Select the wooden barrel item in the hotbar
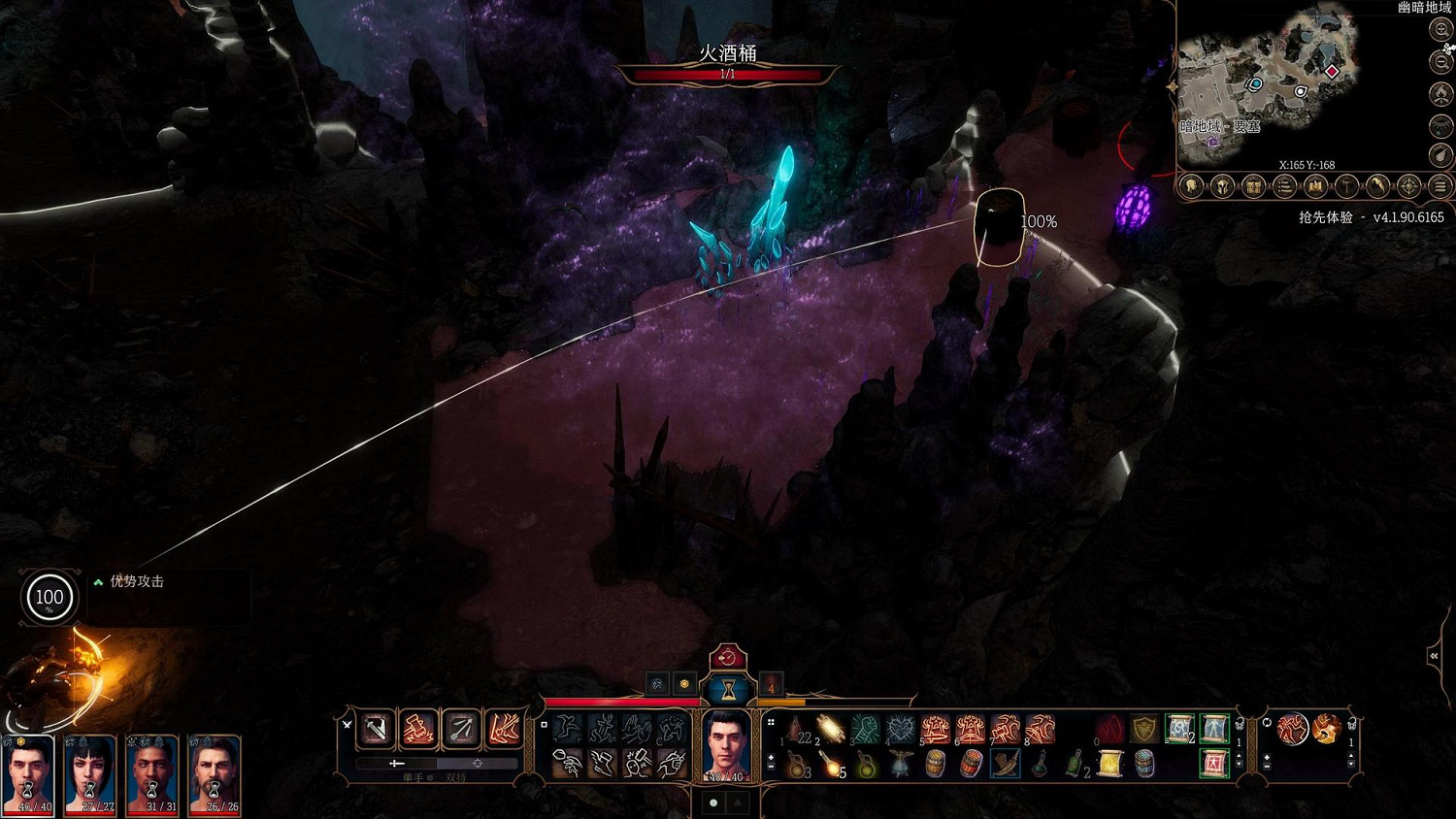The image size is (1456, 819). (x=936, y=765)
